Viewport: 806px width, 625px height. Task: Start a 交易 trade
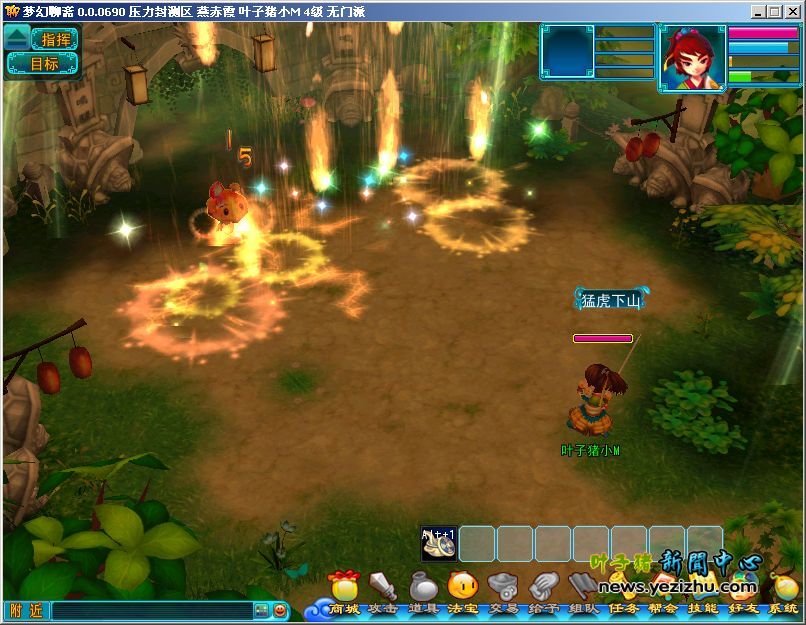[502, 587]
